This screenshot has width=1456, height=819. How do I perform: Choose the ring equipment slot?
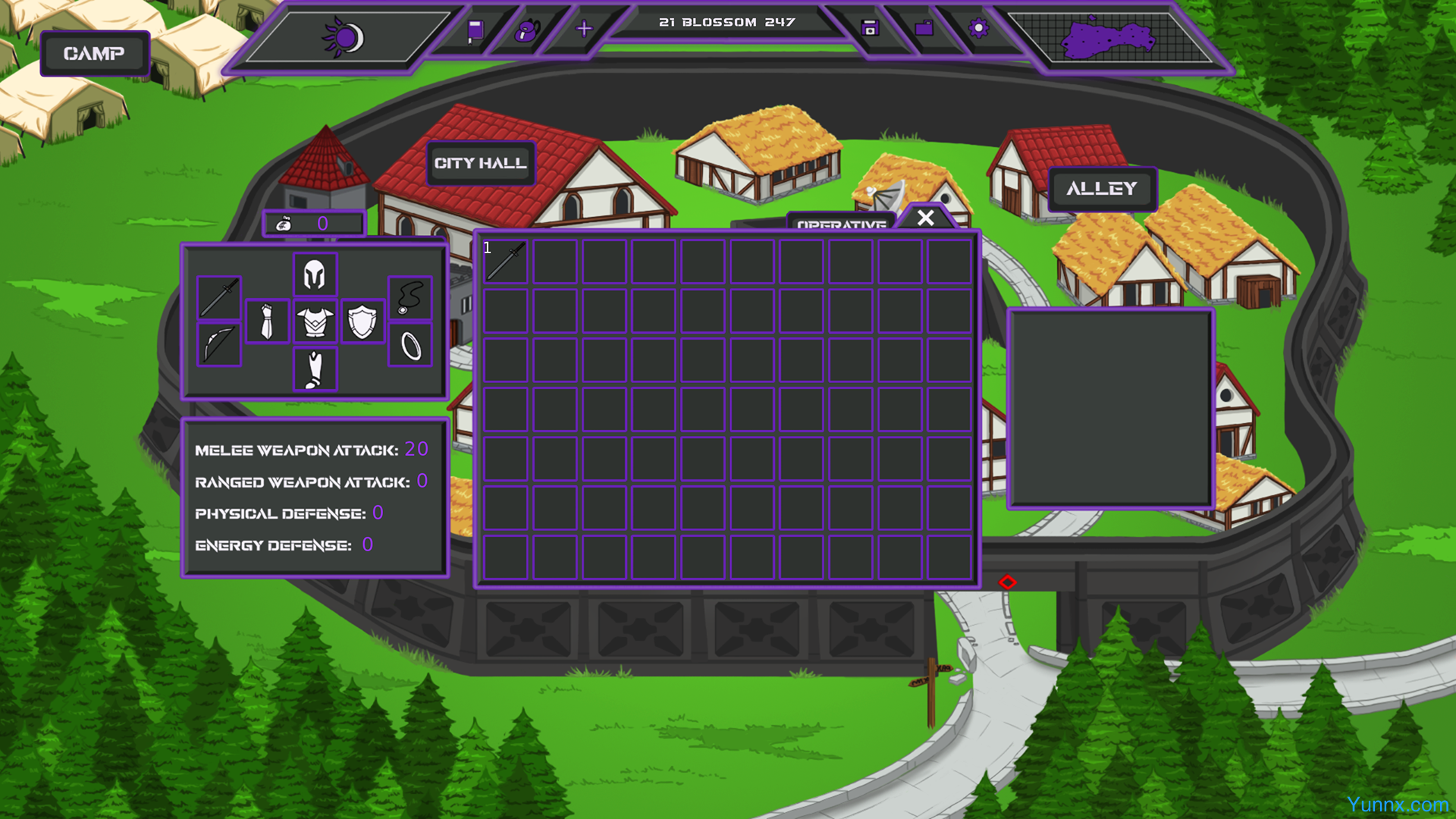[x=410, y=346]
